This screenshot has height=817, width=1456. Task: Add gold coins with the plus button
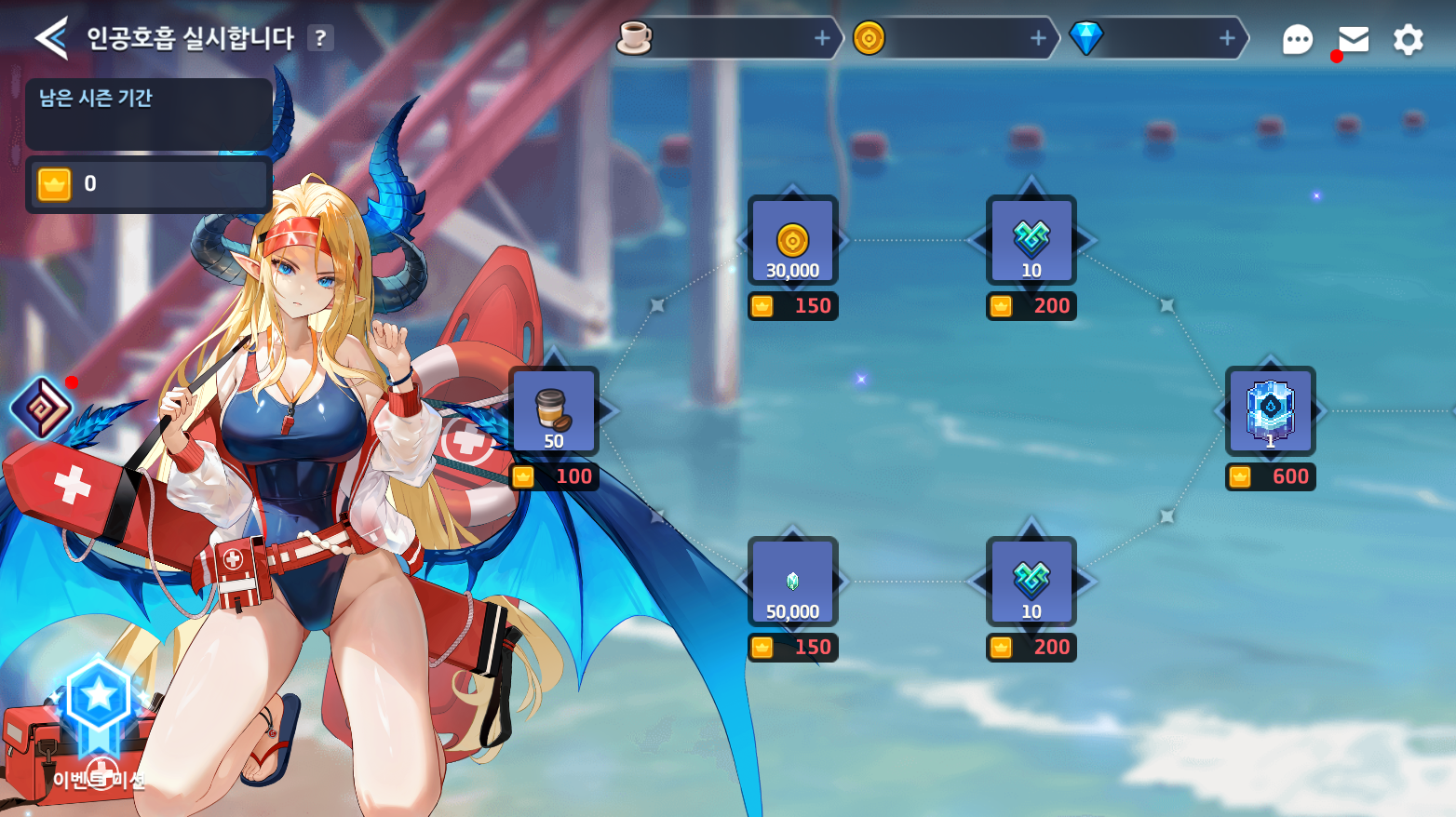(1038, 38)
